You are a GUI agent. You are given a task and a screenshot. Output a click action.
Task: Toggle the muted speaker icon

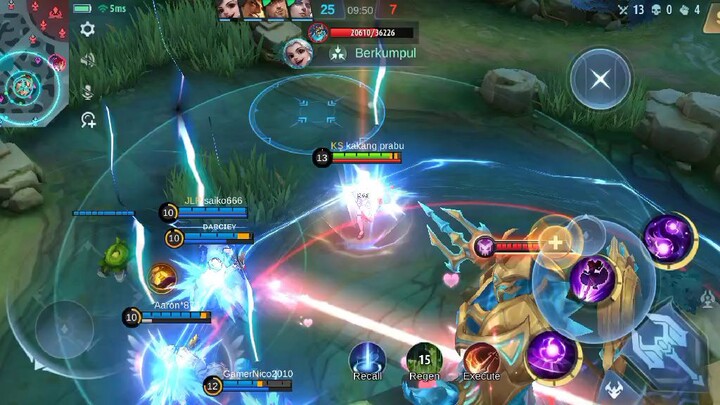(88, 60)
